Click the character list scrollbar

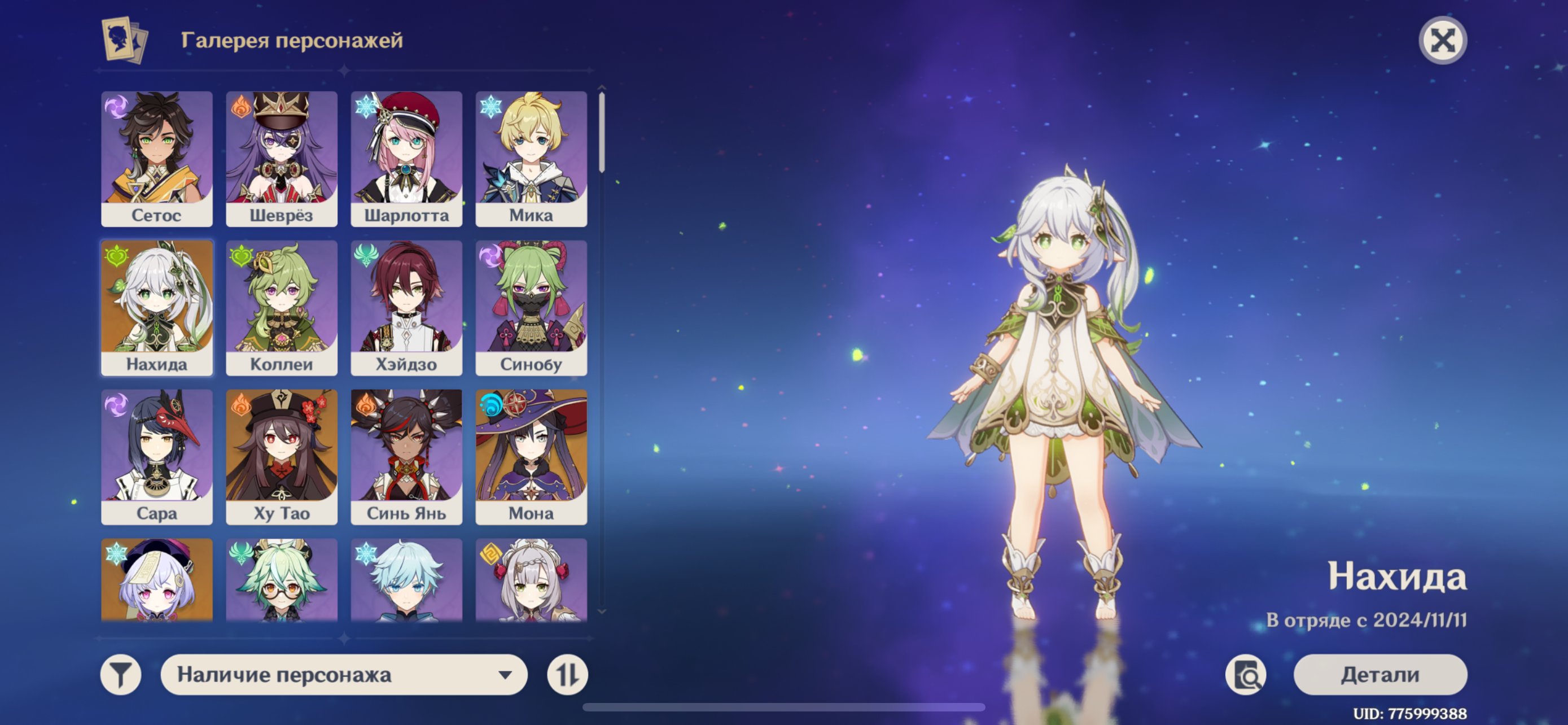(601, 131)
